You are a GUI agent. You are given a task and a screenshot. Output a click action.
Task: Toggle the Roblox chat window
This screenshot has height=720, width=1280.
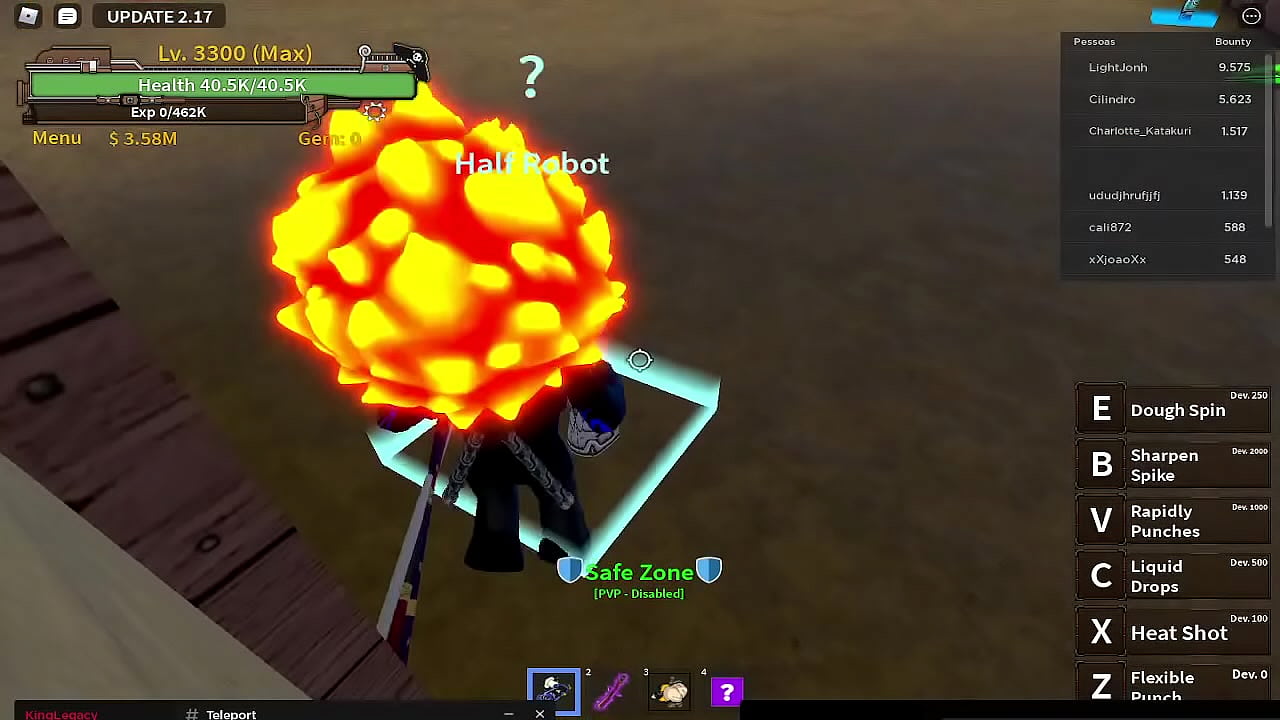tap(67, 16)
